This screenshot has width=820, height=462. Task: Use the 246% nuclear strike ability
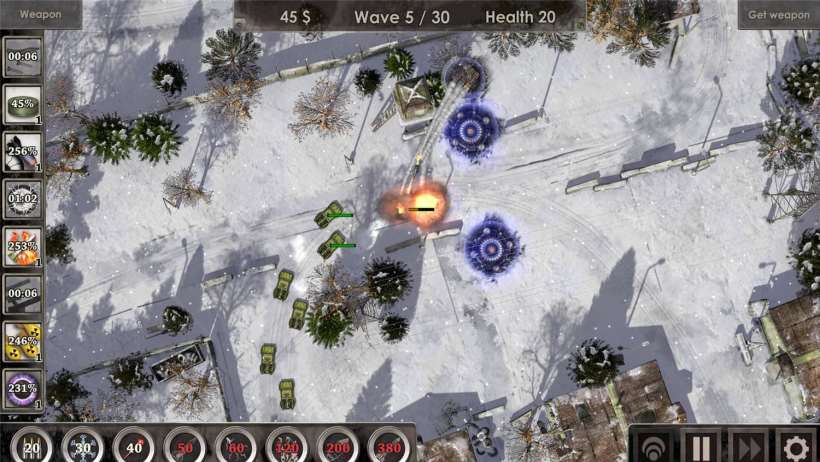[x=22, y=341]
